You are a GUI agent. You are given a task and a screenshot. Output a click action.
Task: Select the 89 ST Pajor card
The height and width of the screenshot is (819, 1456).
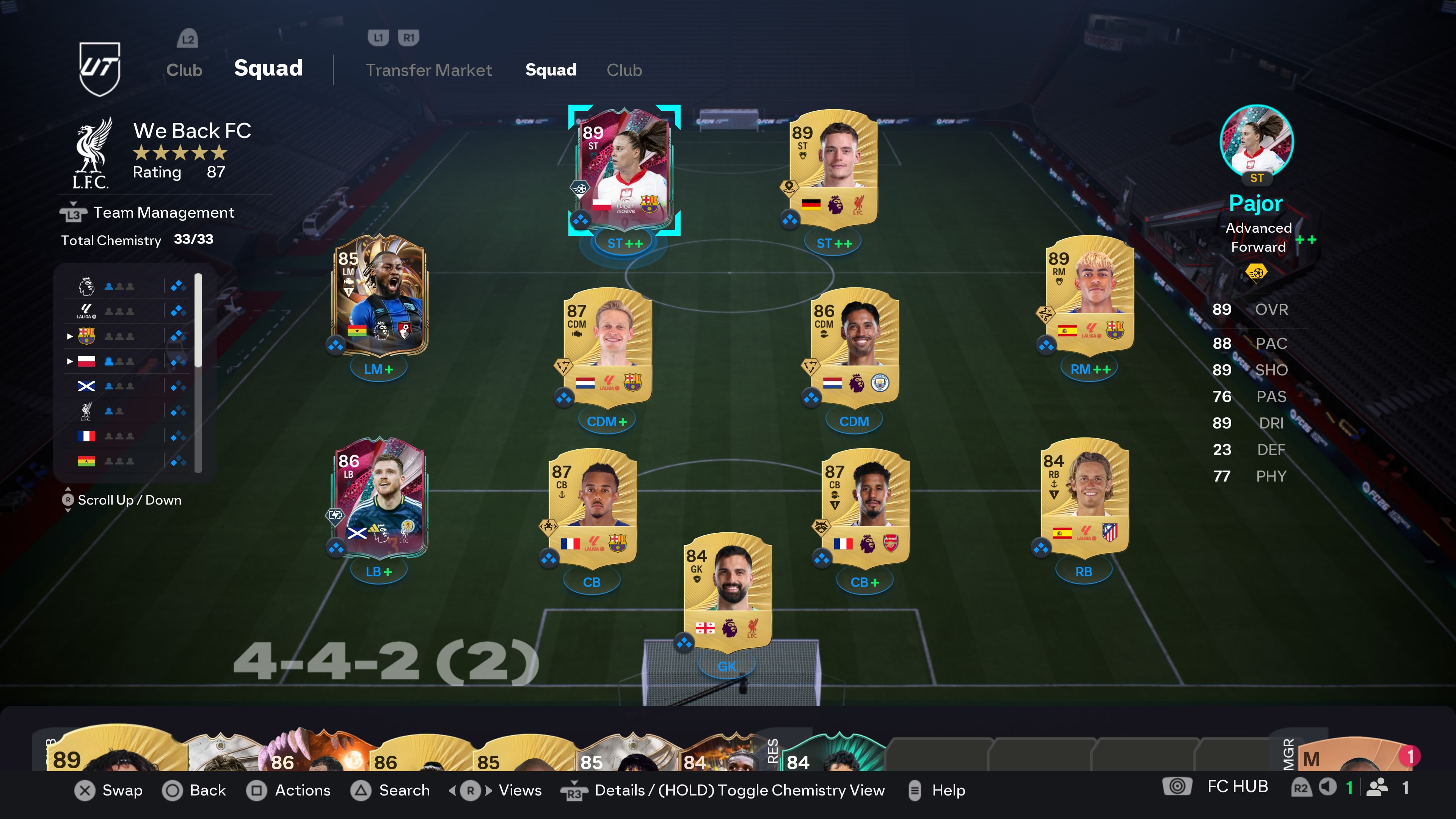point(624,168)
